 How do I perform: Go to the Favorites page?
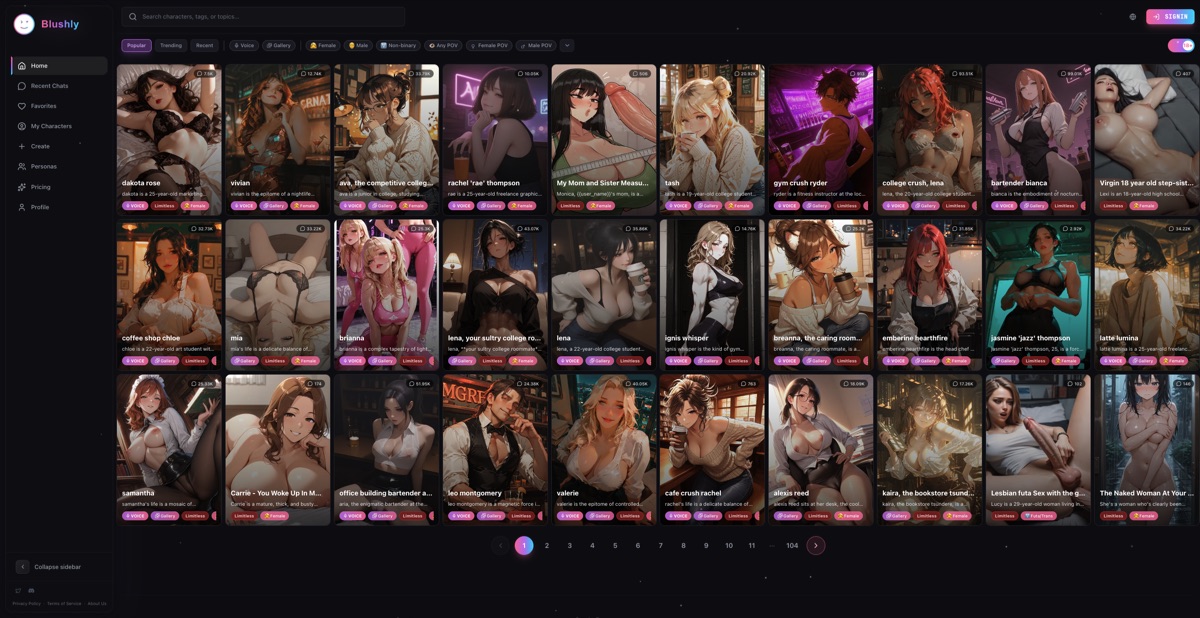[x=43, y=106]
